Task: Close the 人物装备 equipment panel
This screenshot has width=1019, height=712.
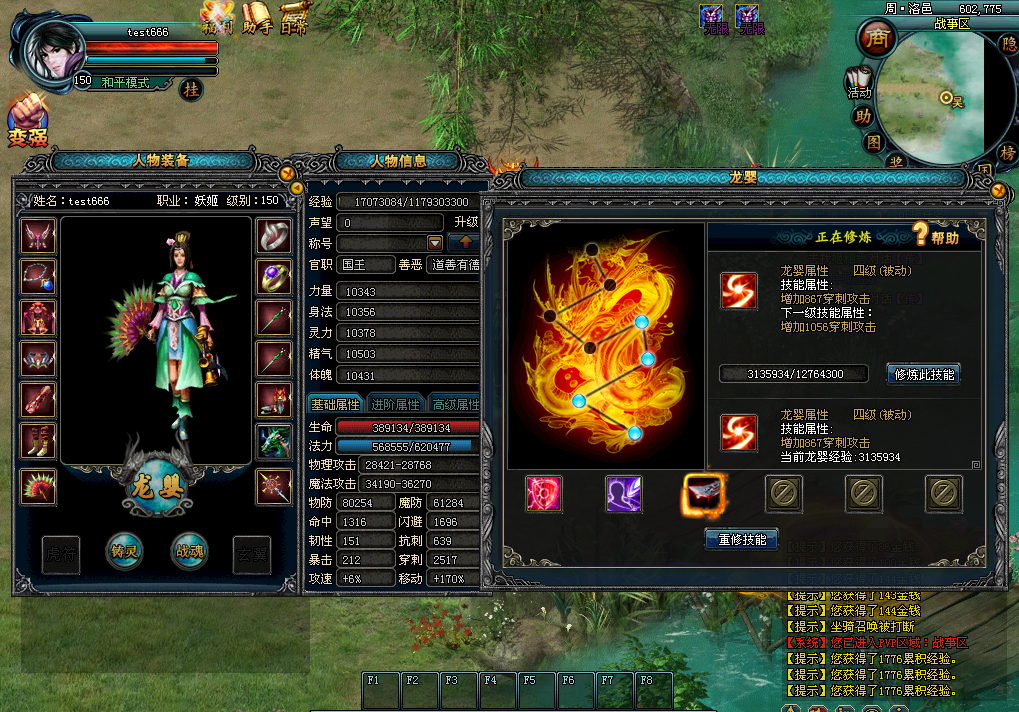Action: click(x=287, y=173)
